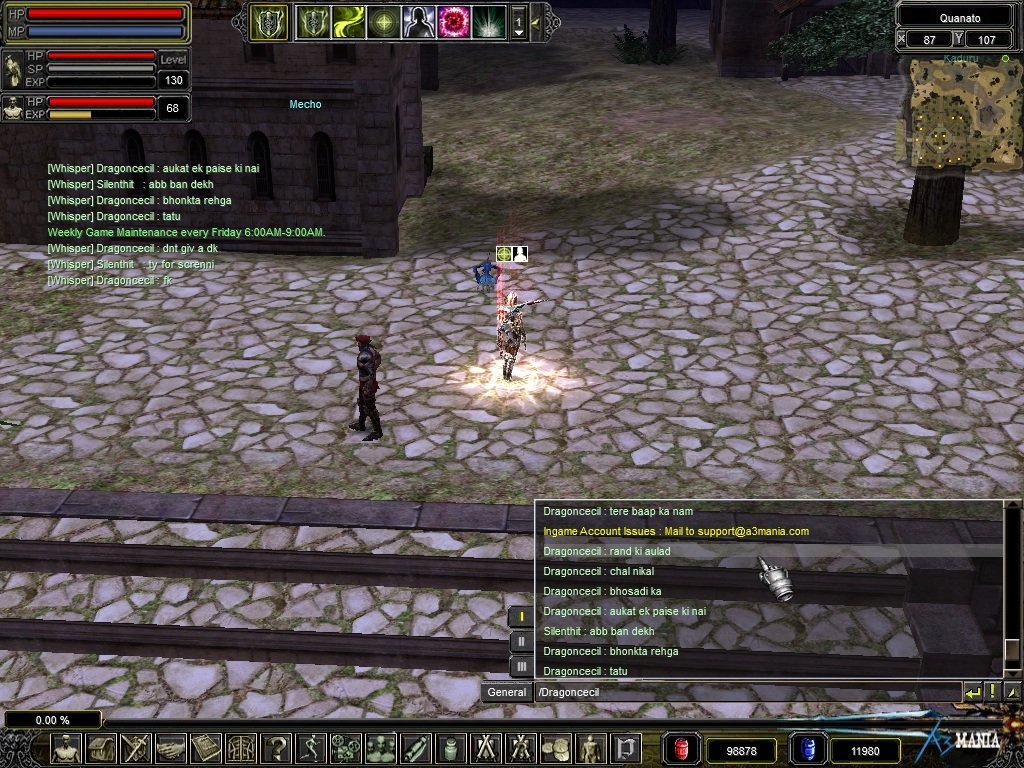Viewport: 1024px width, 768px height.
Task: Send the chat message with enter button
Action: click(972, 692)
